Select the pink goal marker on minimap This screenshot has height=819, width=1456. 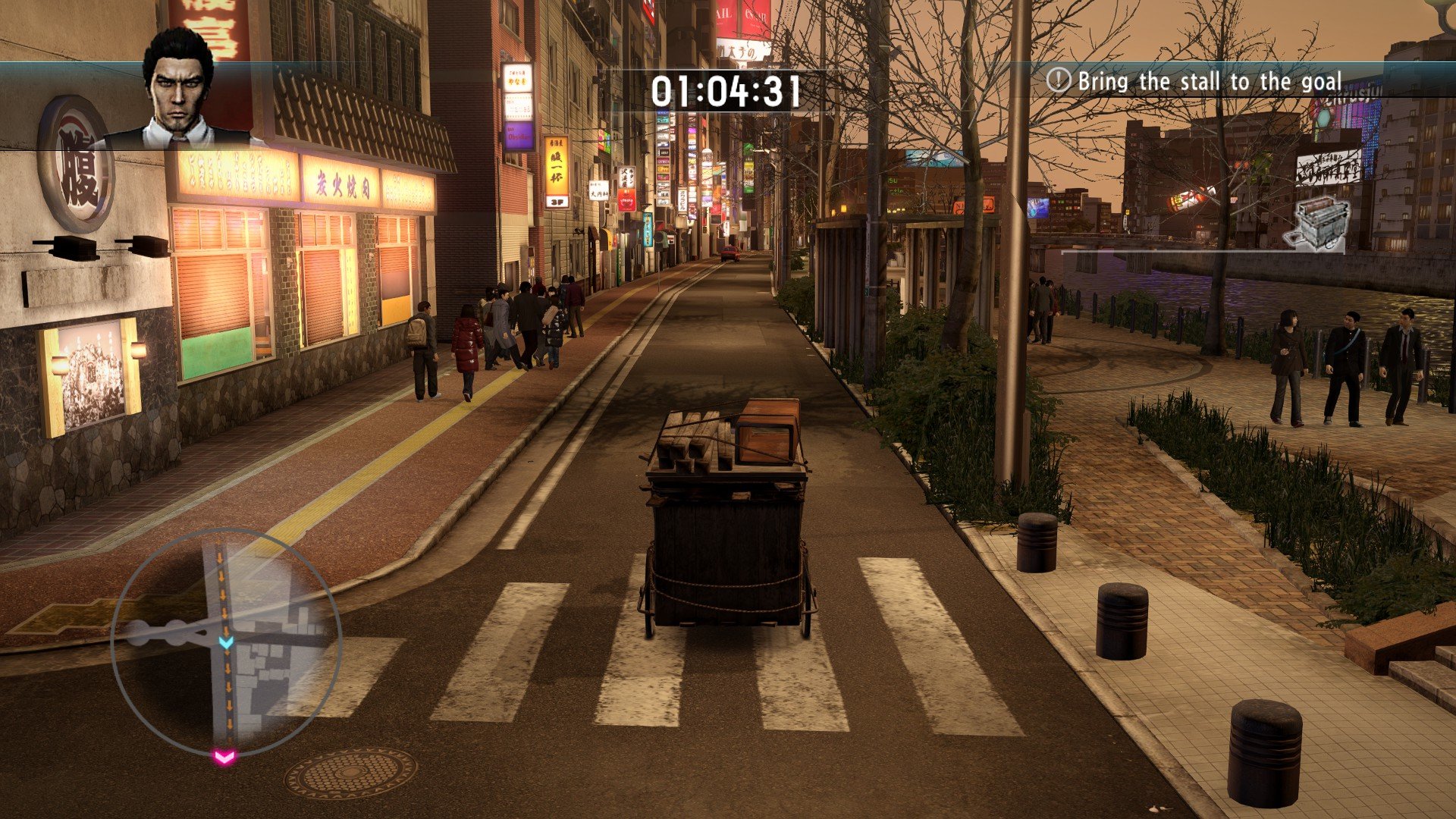coord(224,756)
